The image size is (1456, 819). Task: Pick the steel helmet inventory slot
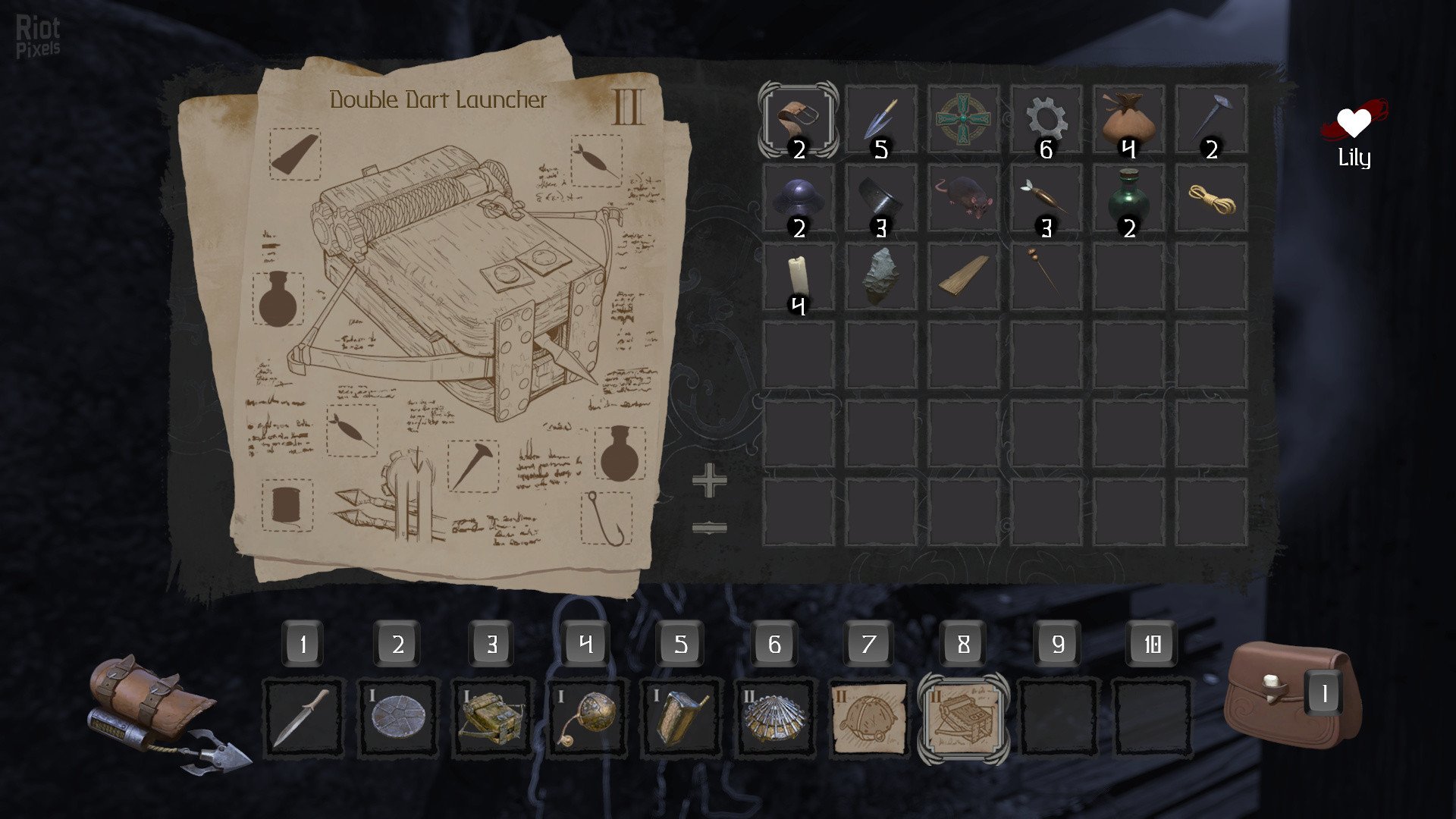pos(798,199)
